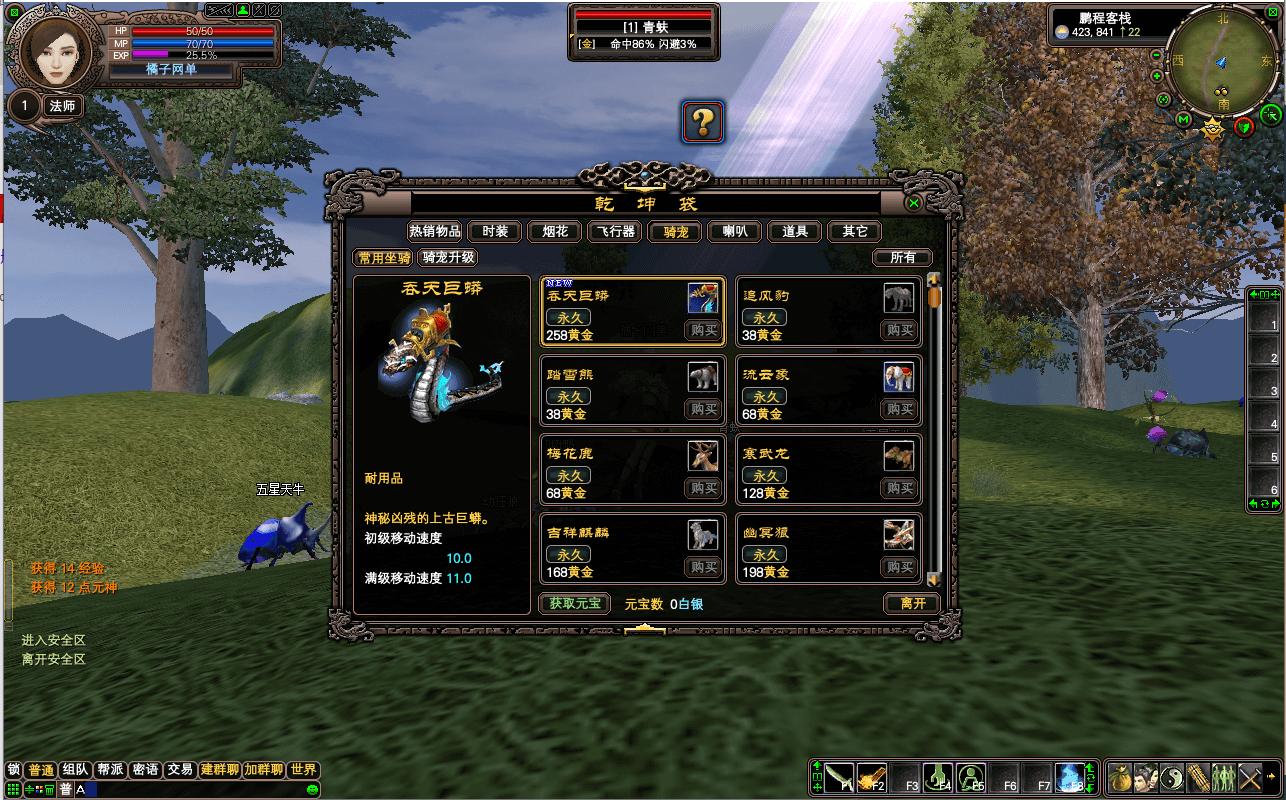Switch to the 时装 shop tab
This screenshot has height=800, width=1286.
tap(494, 231)
